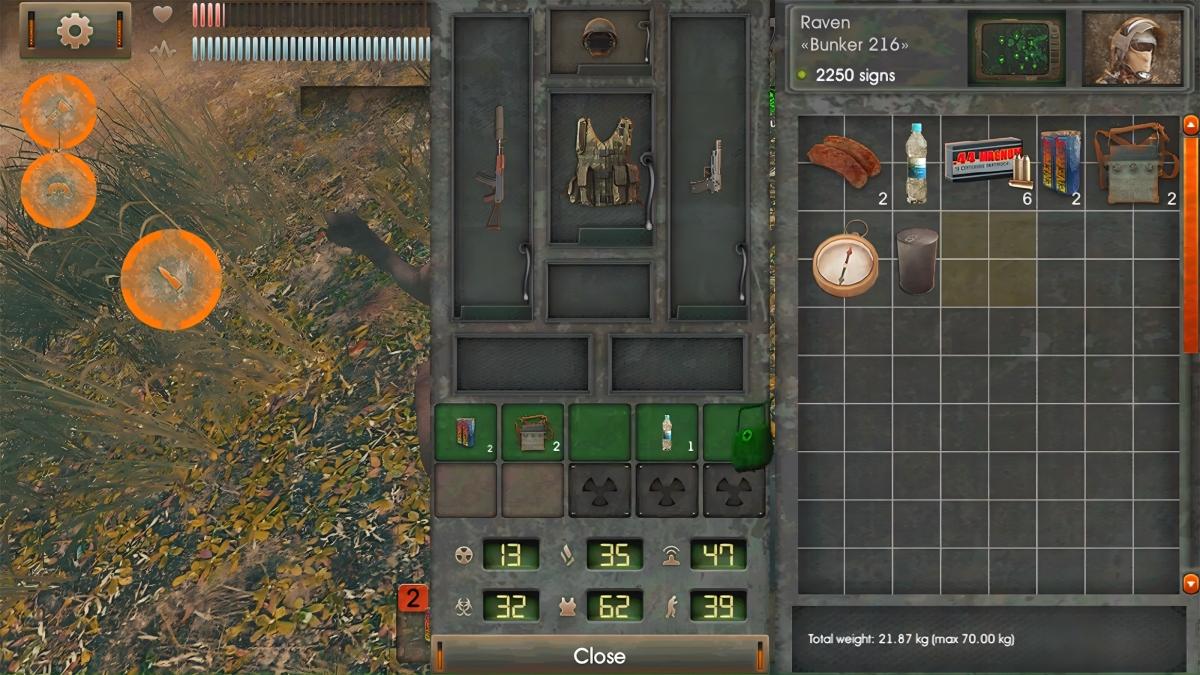Tap the orange bullet action button
The height and width of the screenshot is (675, 1200).
coord(170,278)
